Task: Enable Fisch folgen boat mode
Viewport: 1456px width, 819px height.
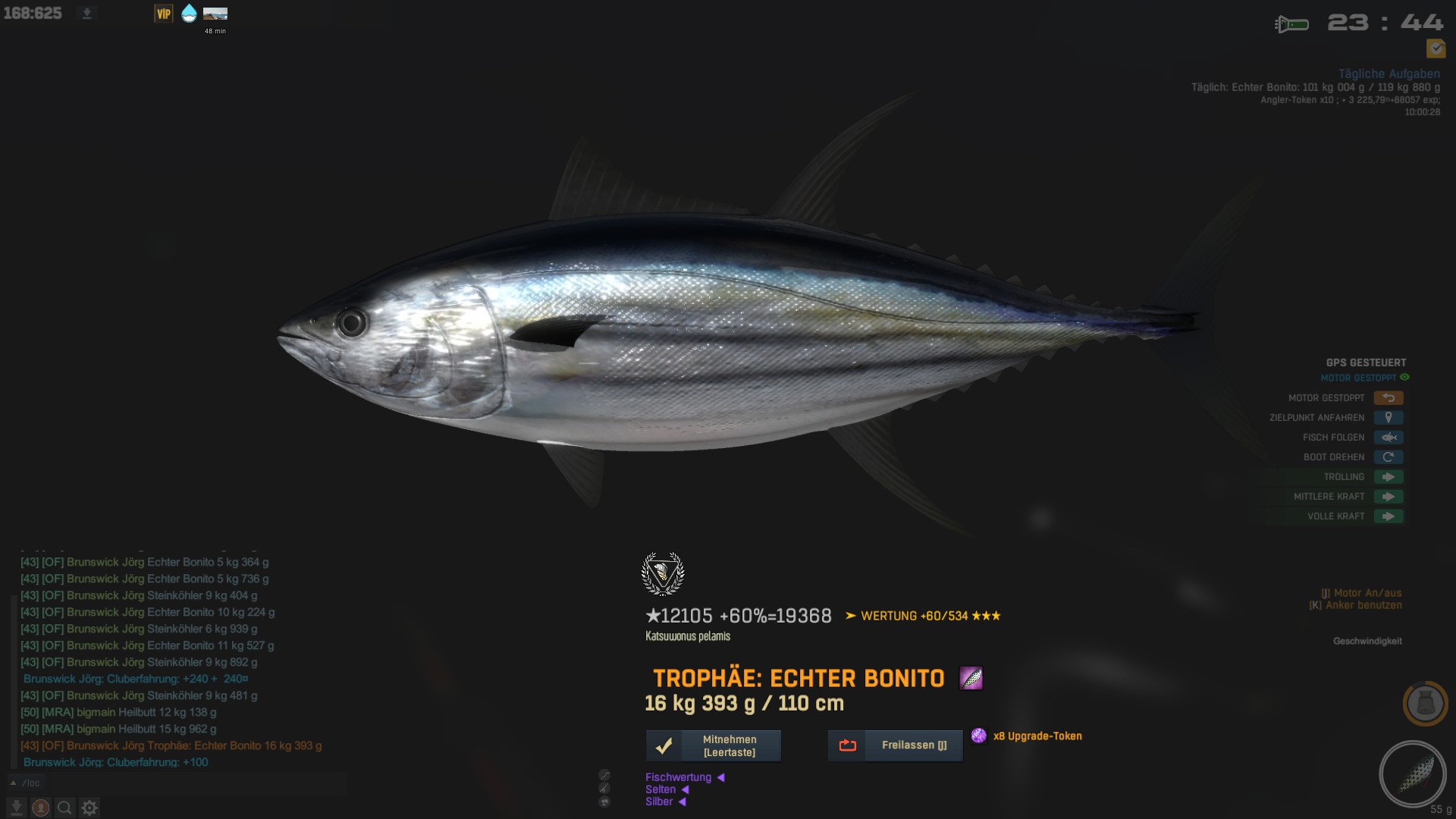Action: (x=1388, y=438)
